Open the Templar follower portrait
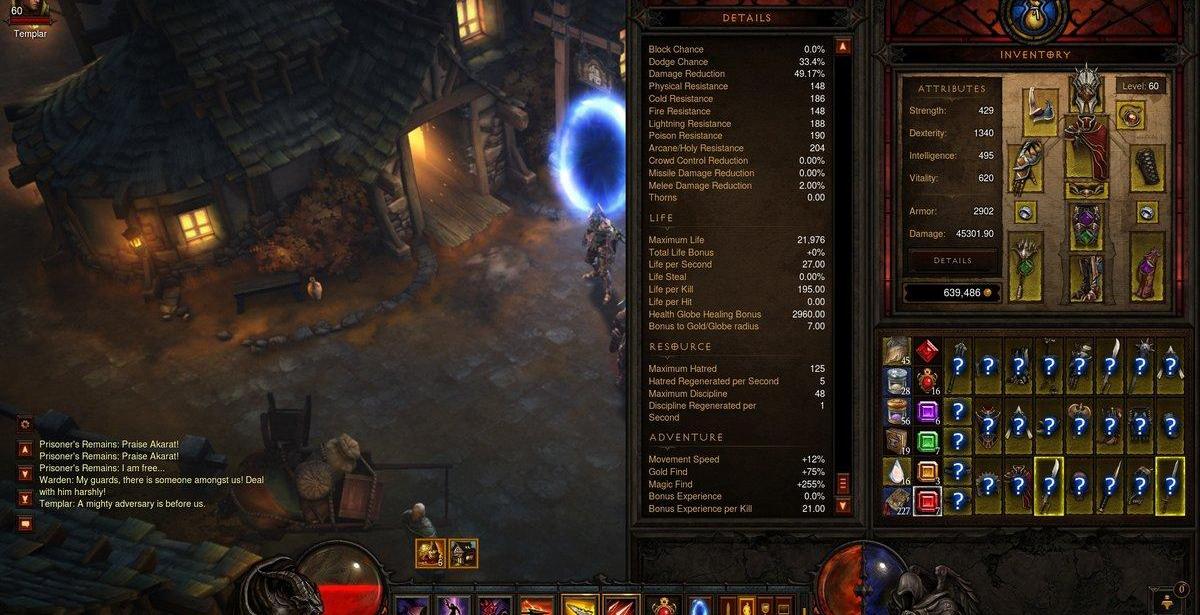The width and height of the screenshot is (1200, 615). pyautogui.click(x=29, y=14)
